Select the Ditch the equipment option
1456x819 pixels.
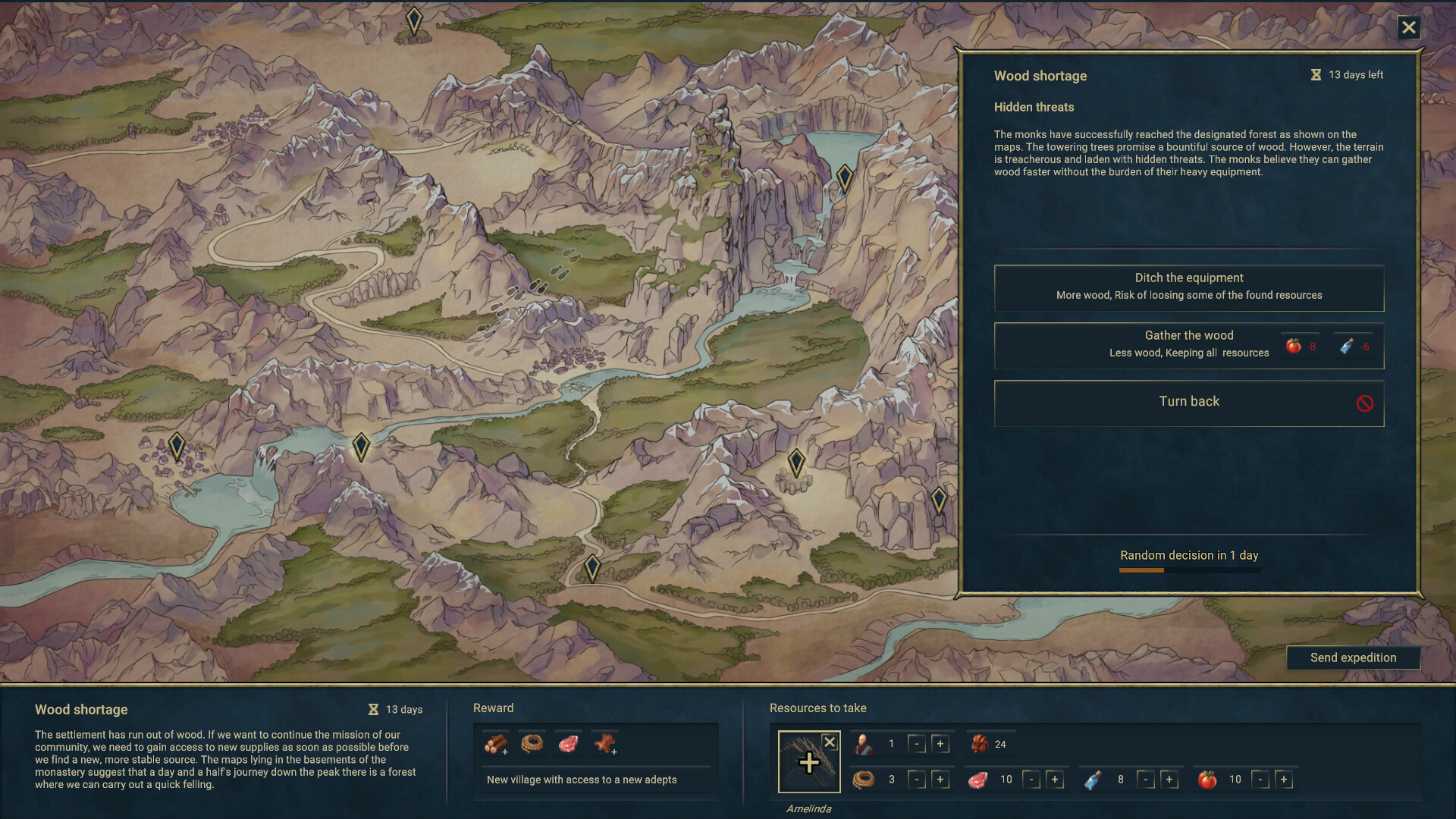pos(1188,287)
